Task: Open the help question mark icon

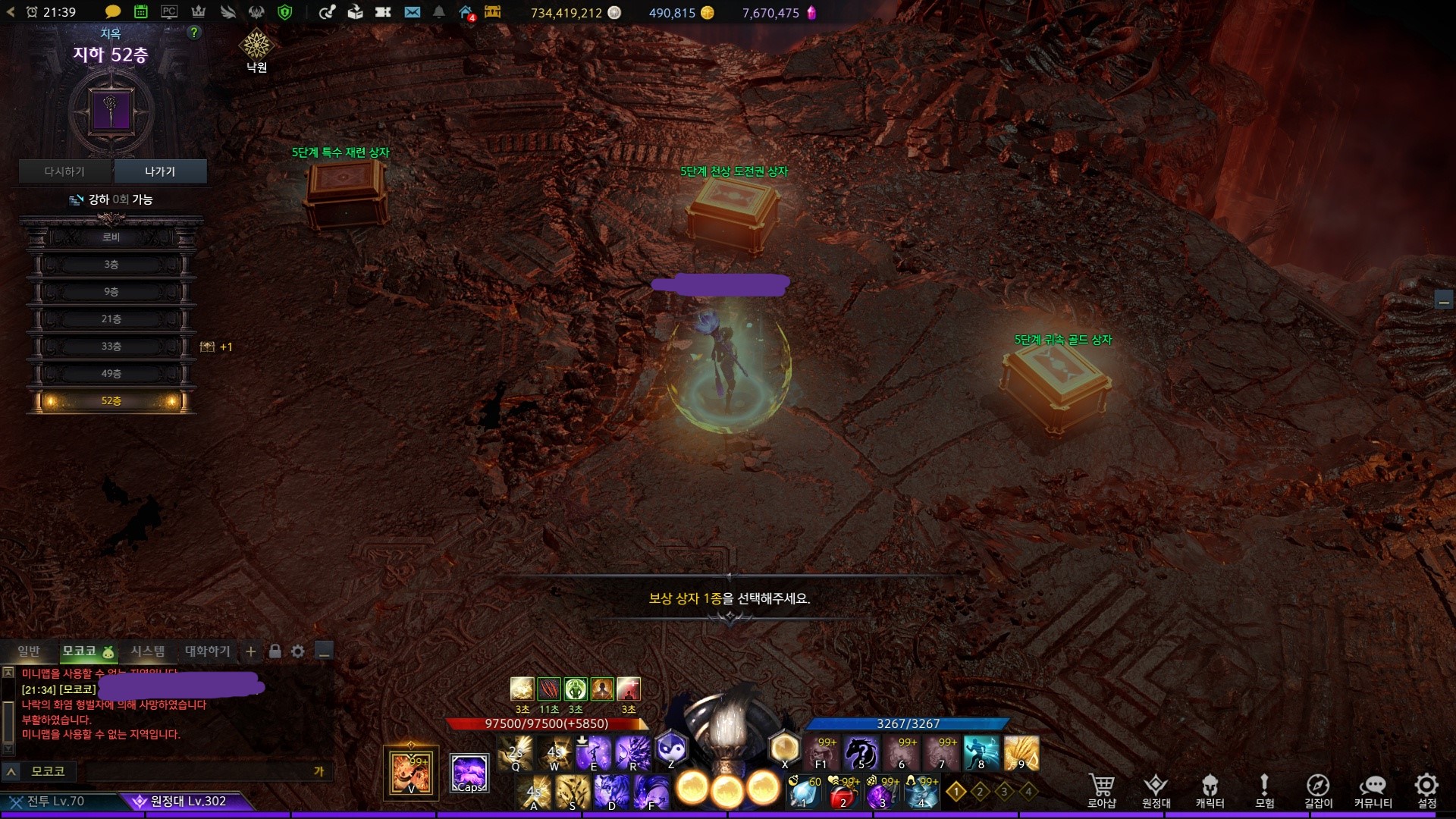Action: [x=194, y=33]
